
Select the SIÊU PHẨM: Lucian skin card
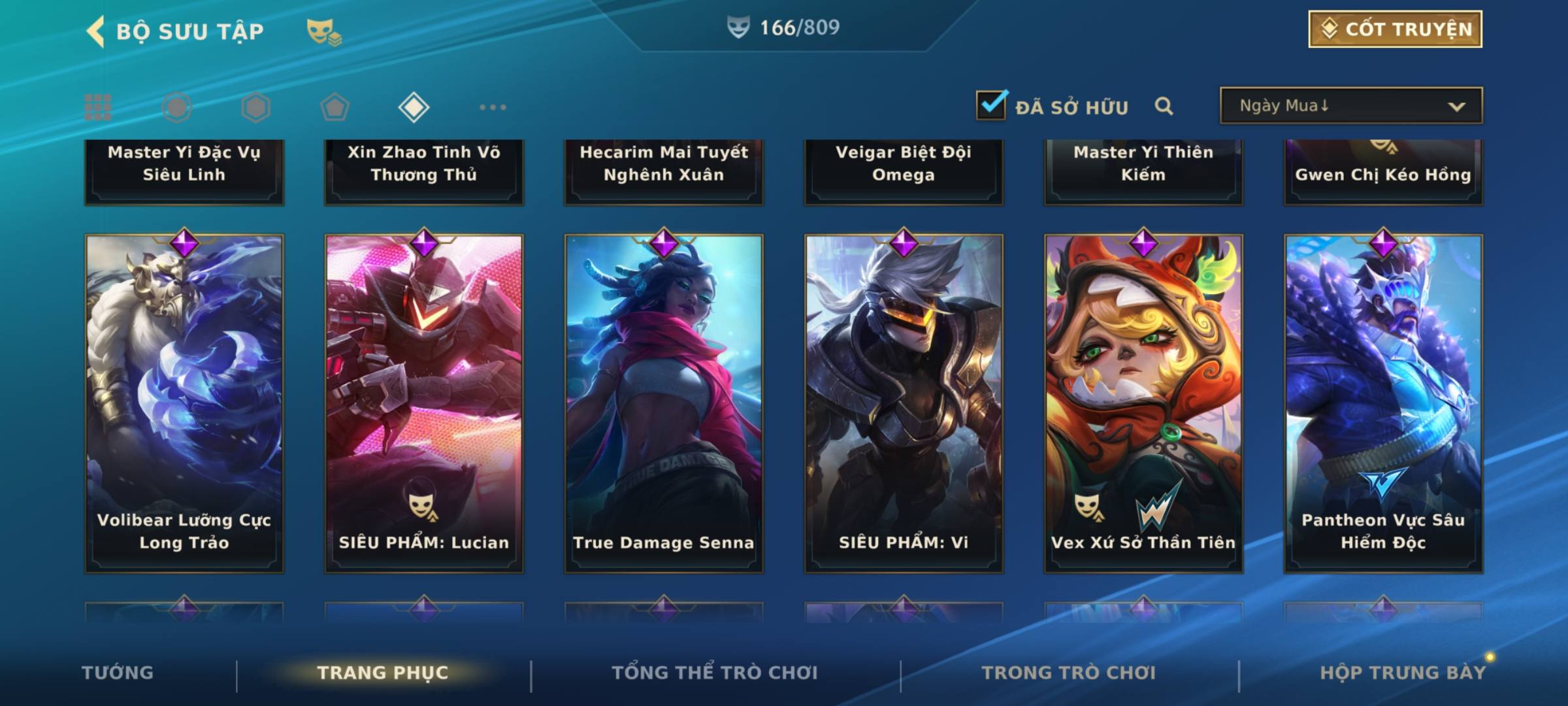pyautogui.click(x=424, y=403)
